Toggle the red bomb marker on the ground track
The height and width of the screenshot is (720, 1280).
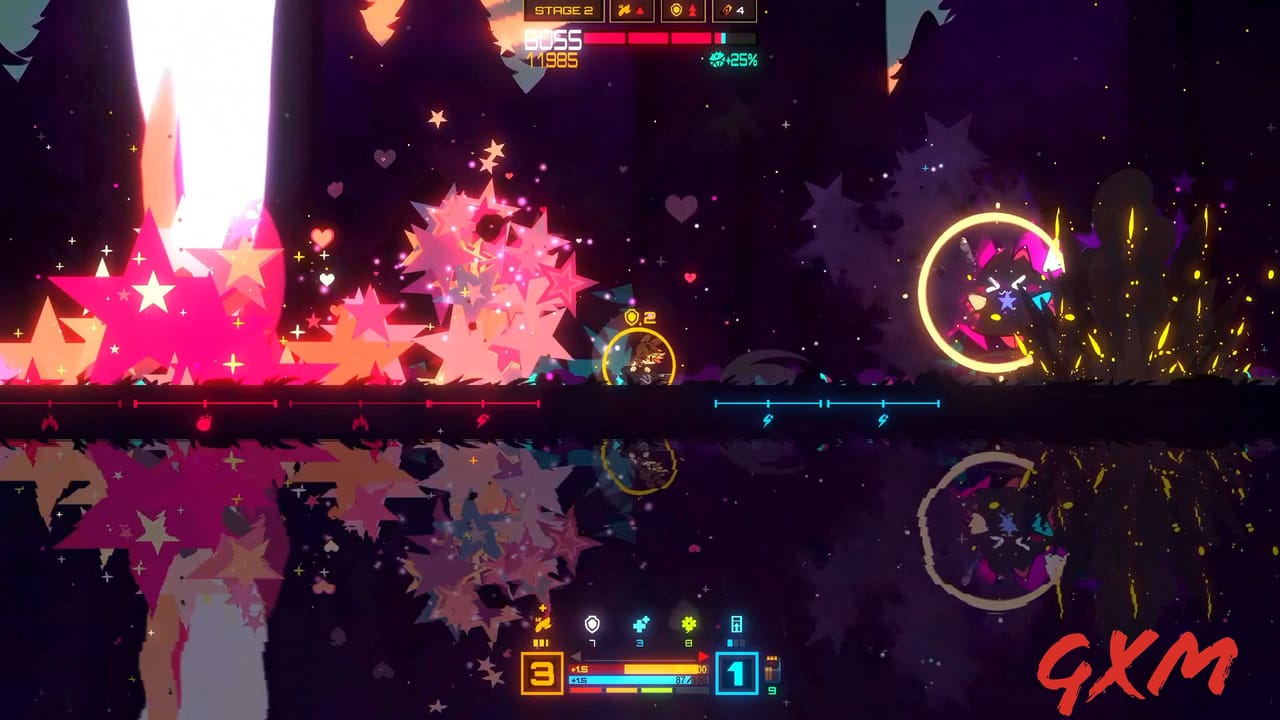[x=204, y=423]
